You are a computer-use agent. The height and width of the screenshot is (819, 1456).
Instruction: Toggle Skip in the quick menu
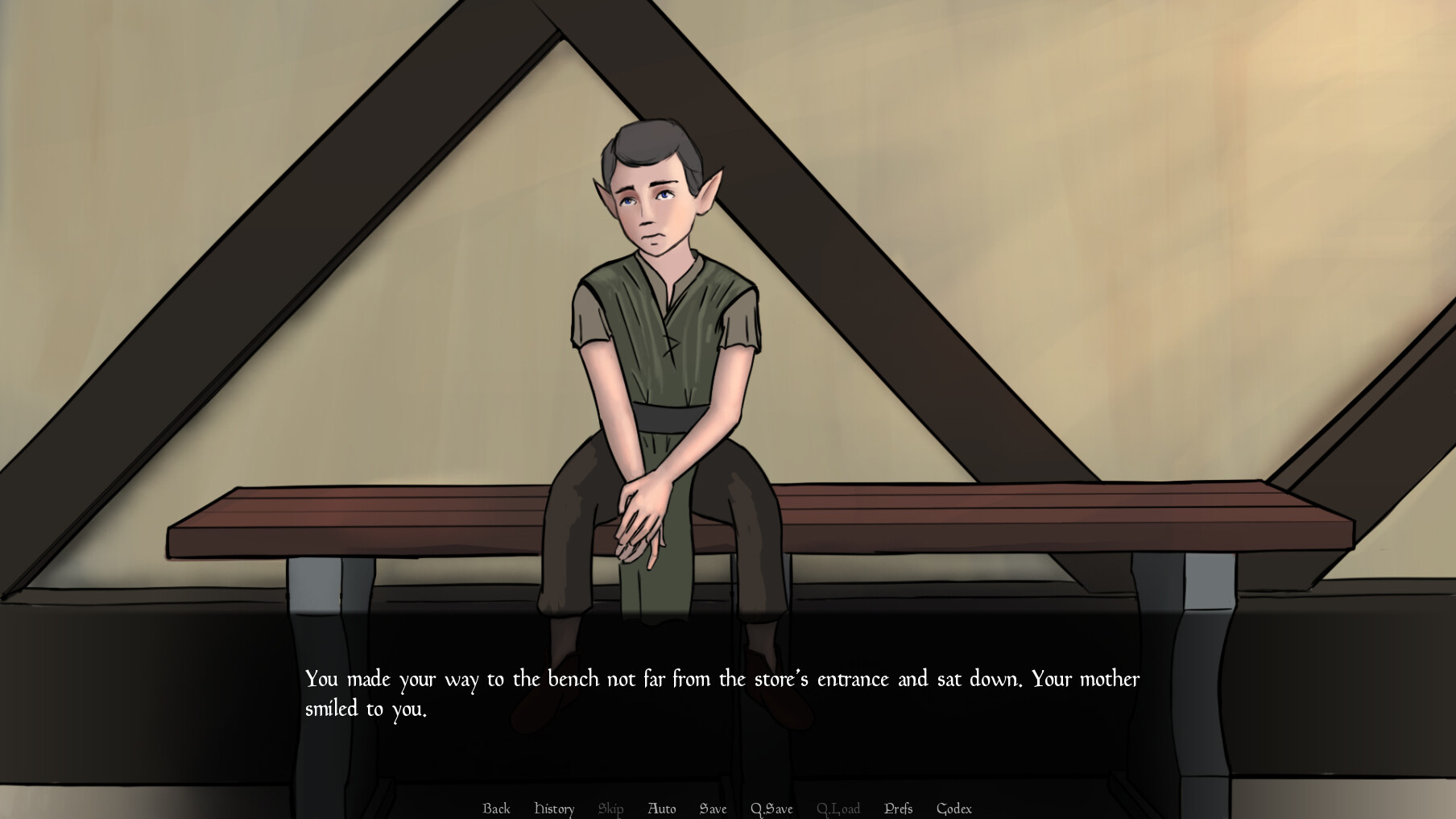[x=610, y=809]
